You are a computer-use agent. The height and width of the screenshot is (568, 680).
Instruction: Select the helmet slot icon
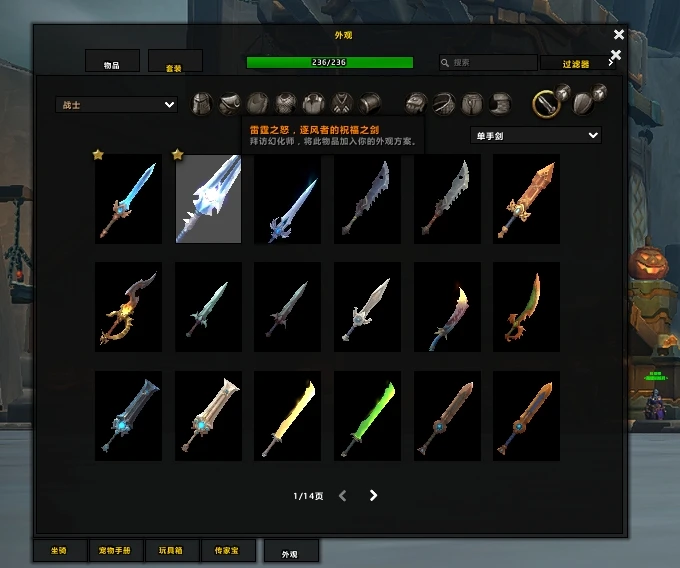tap(202, 103)
